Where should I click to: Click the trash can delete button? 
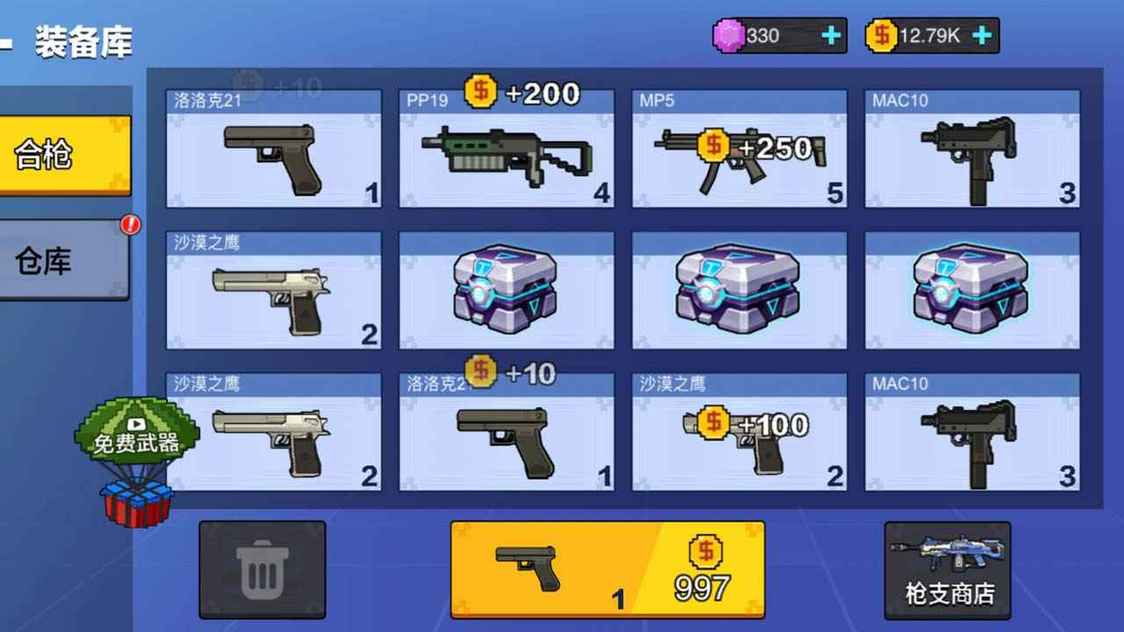click(262, 569)
